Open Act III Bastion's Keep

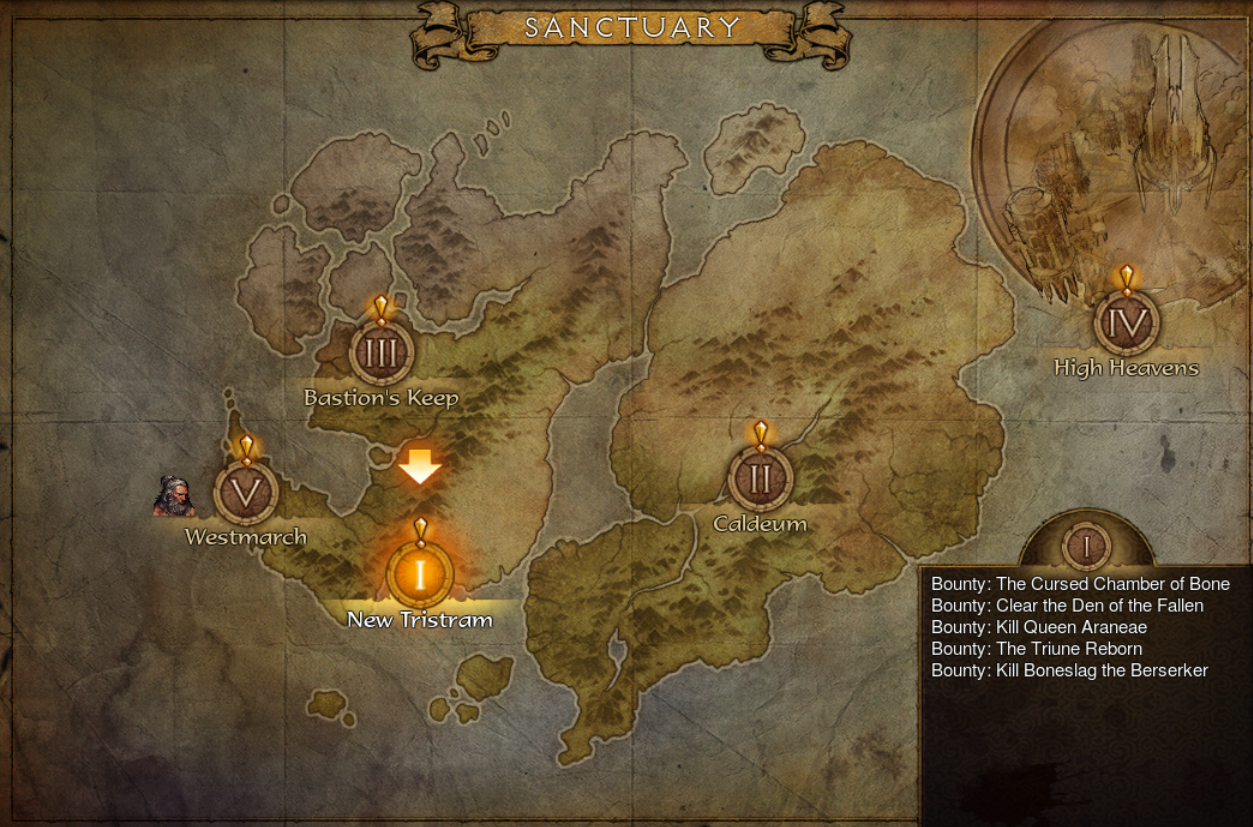[x=381, y=353]
